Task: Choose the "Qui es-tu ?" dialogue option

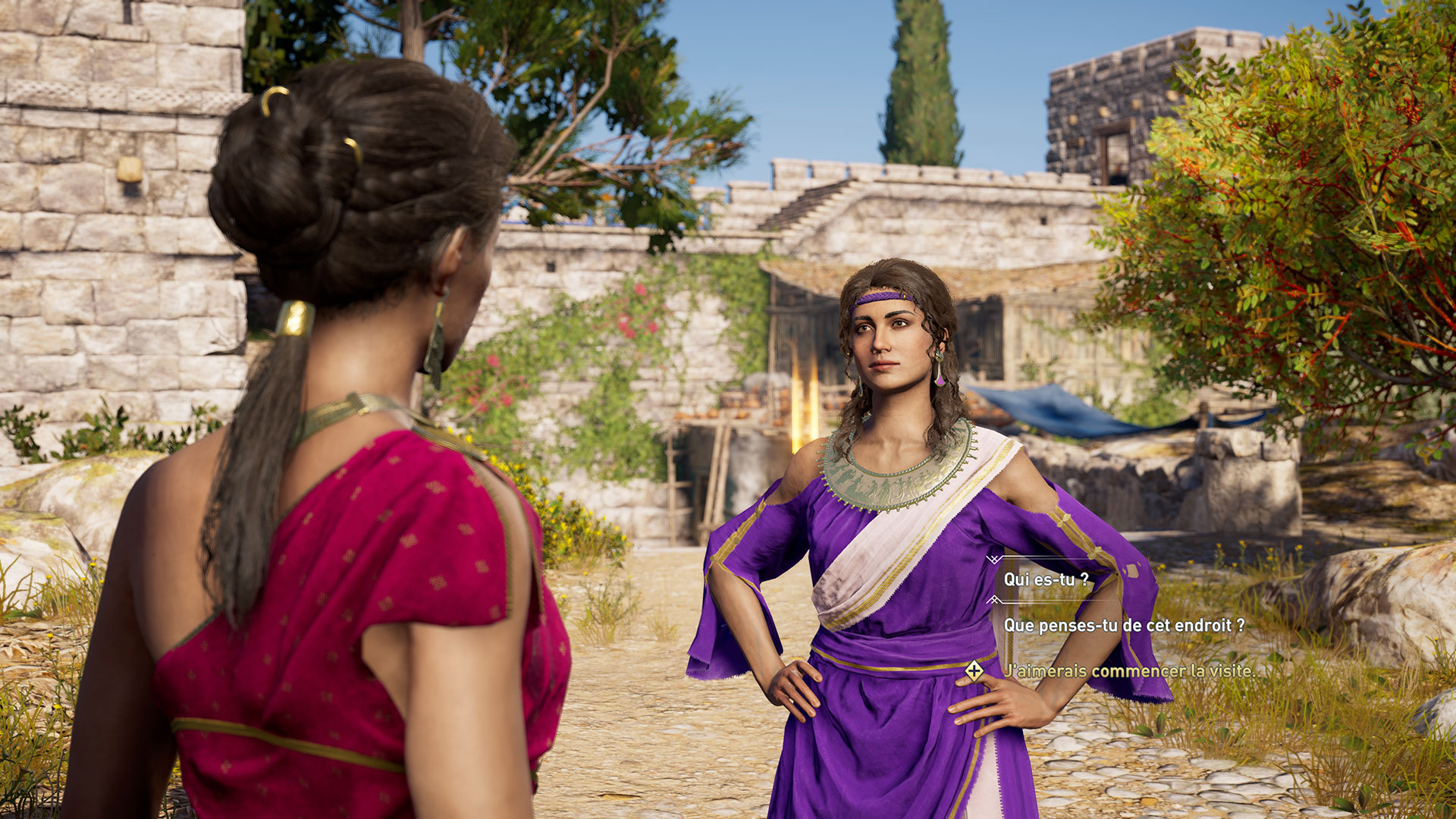Action: click(x=1046, y=580)
